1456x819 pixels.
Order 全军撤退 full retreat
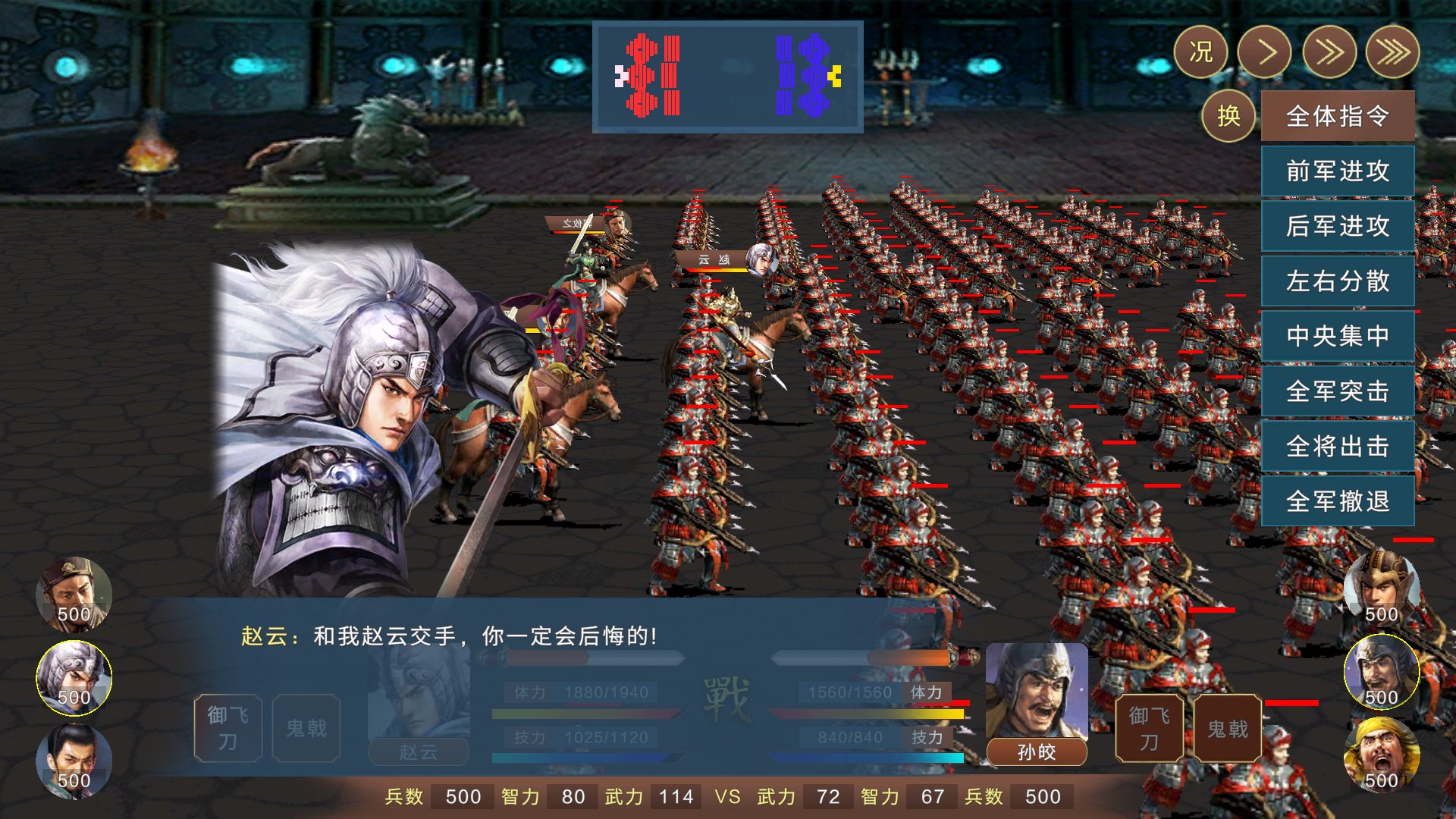(1337, 501)
